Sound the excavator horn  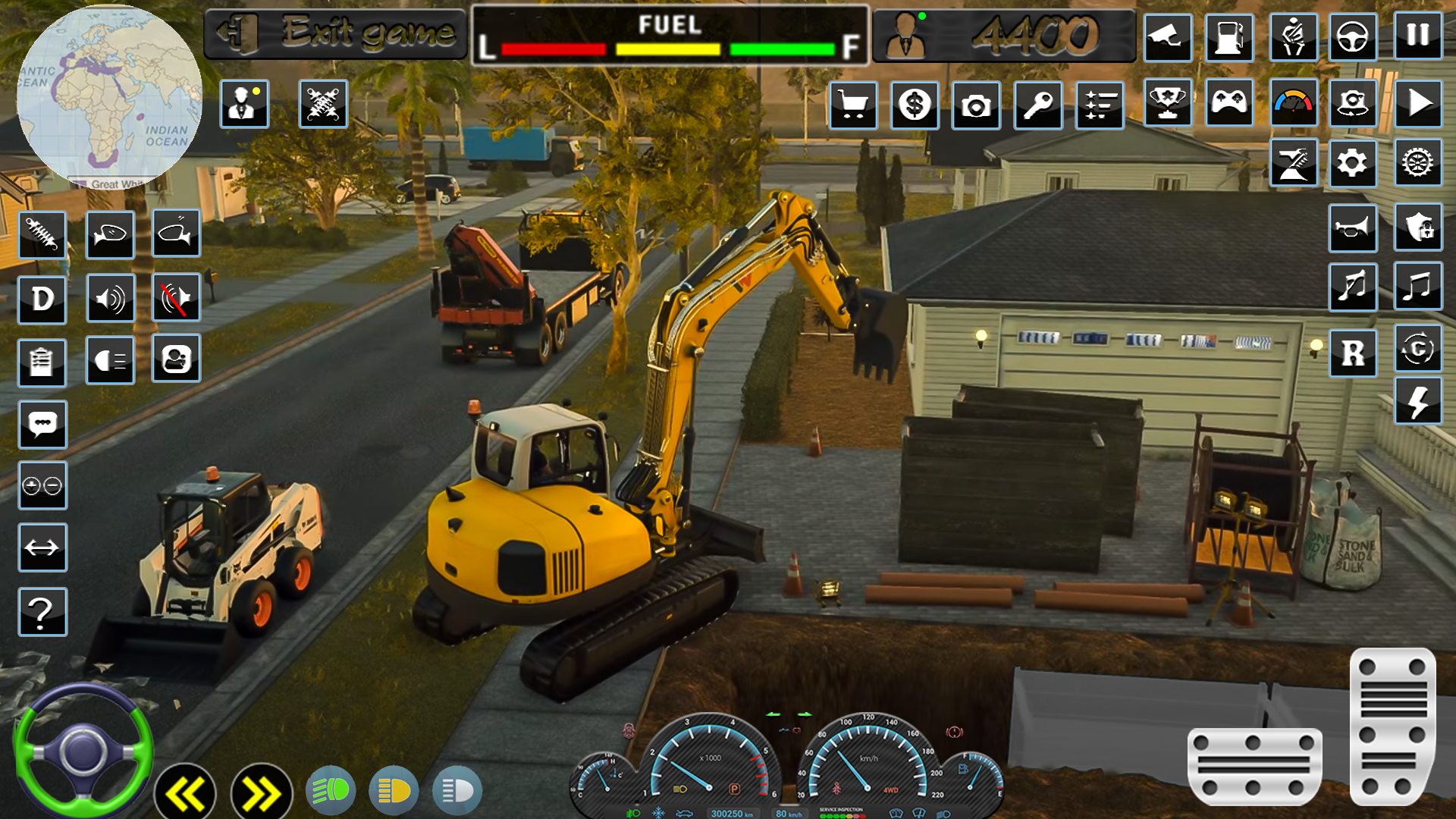[x=1353, y=228]
